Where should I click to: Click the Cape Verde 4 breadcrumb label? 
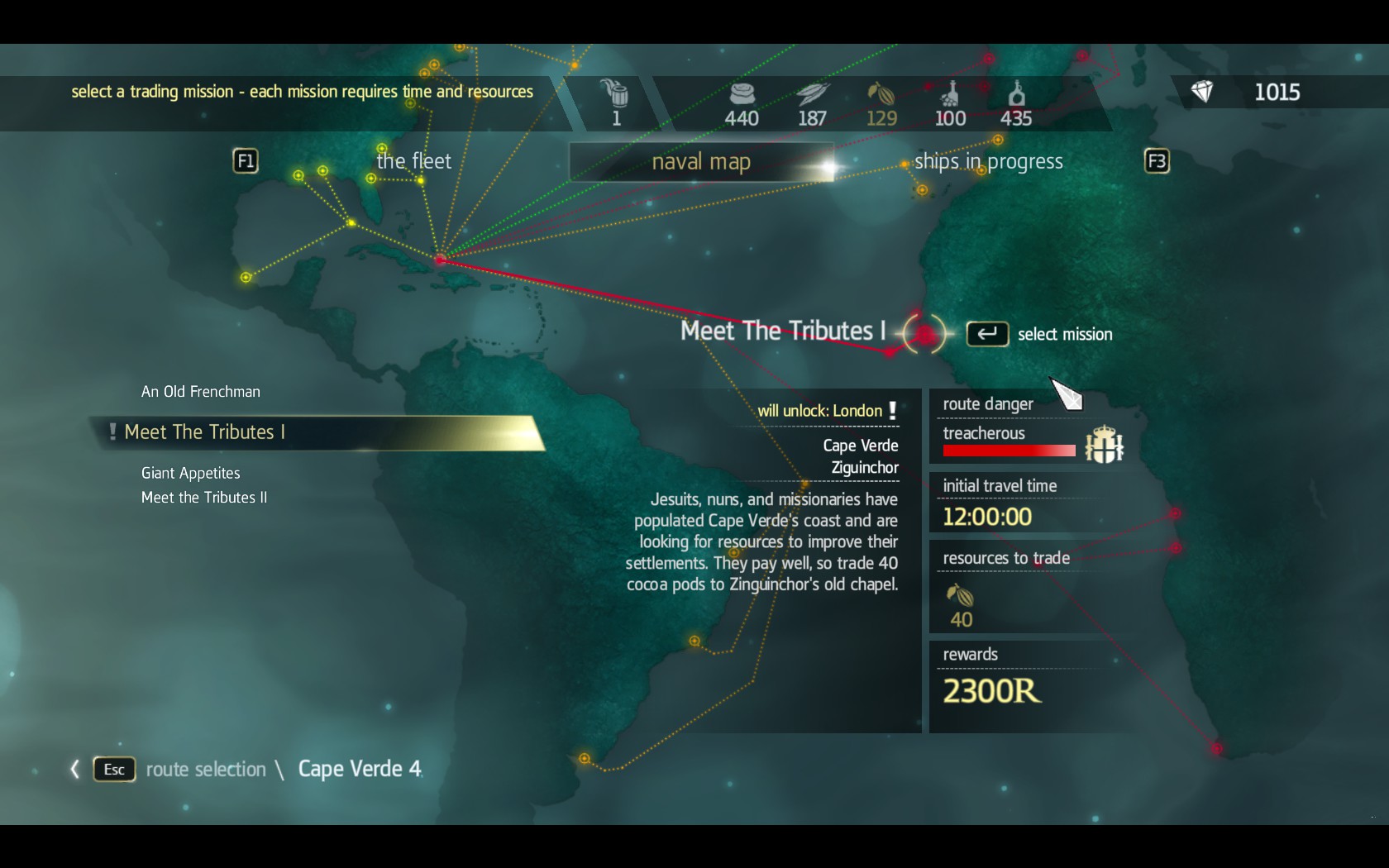(x=359, y=769)
